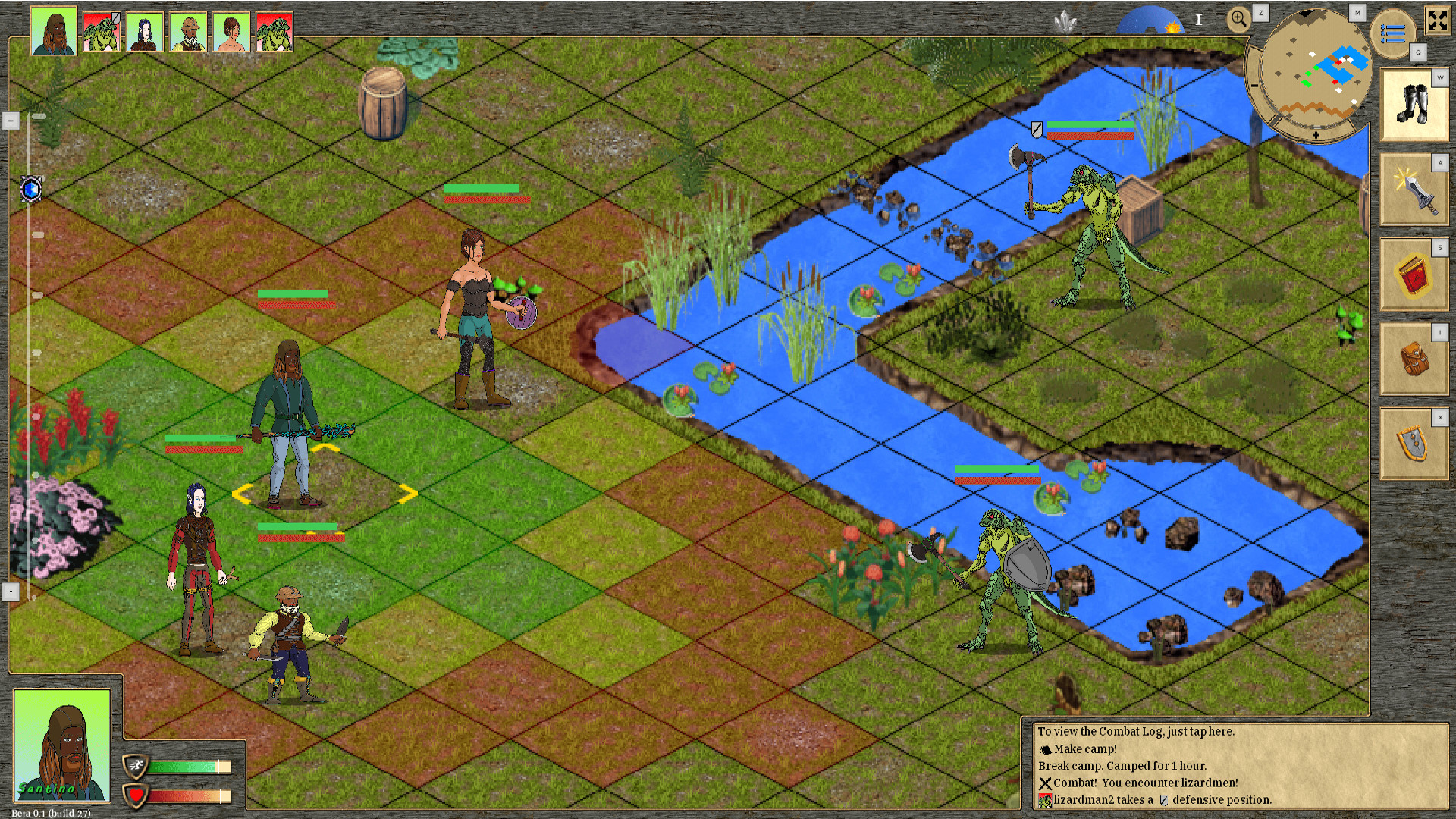Image resolution: width=1456 pixels, height=819 pixels.
Task: Click the Break camp log line
Action: 1122,766
